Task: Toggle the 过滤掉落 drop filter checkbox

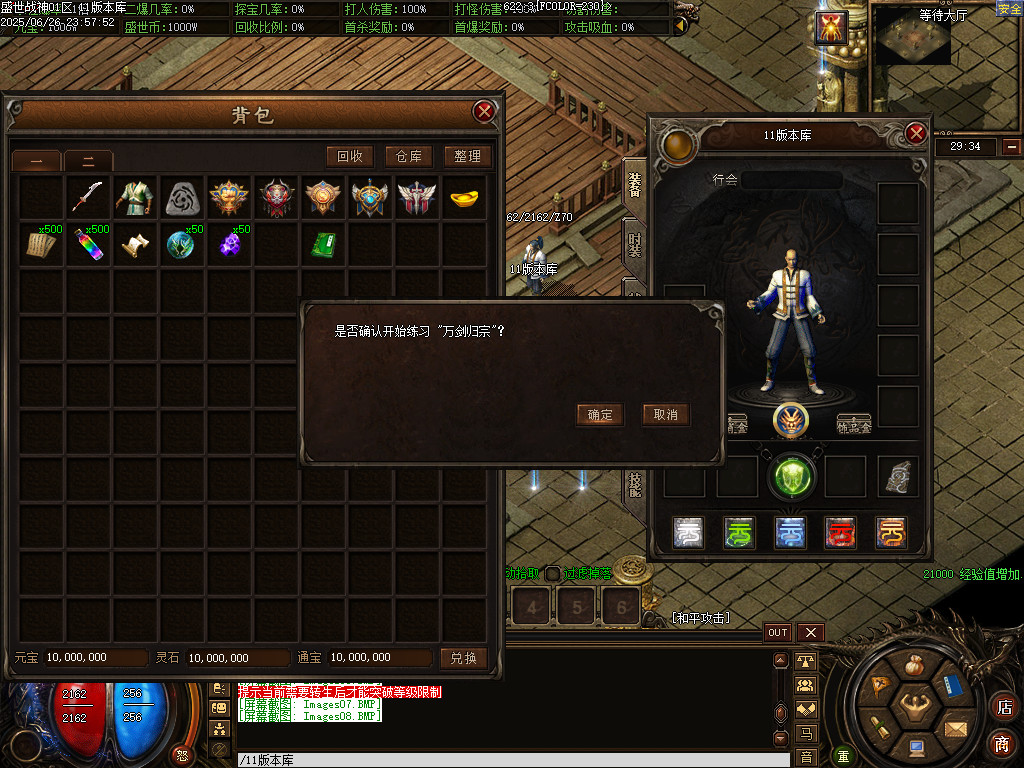Action: click(552, 574)
